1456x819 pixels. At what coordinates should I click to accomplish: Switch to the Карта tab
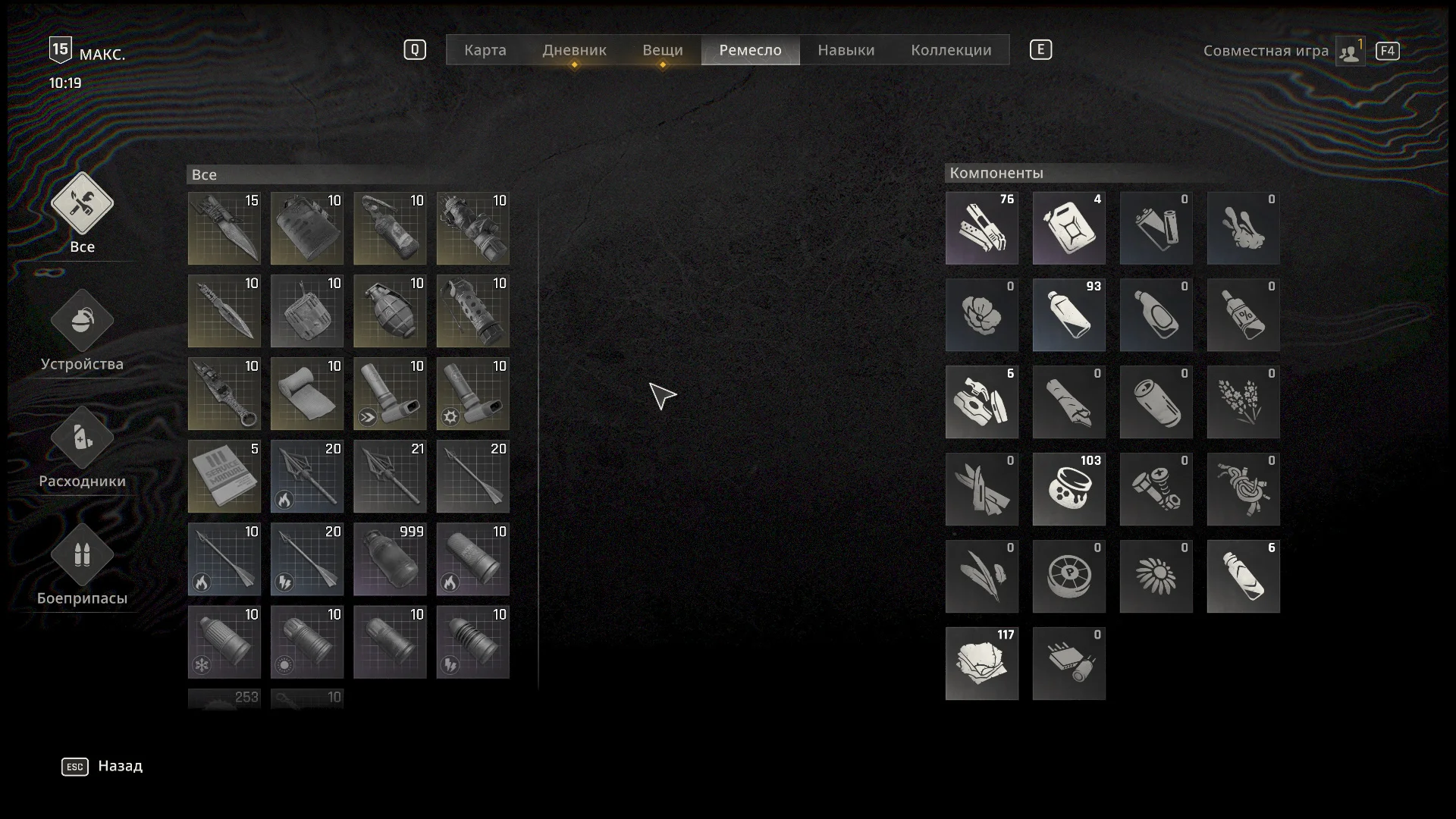click(x=485, y=50)
